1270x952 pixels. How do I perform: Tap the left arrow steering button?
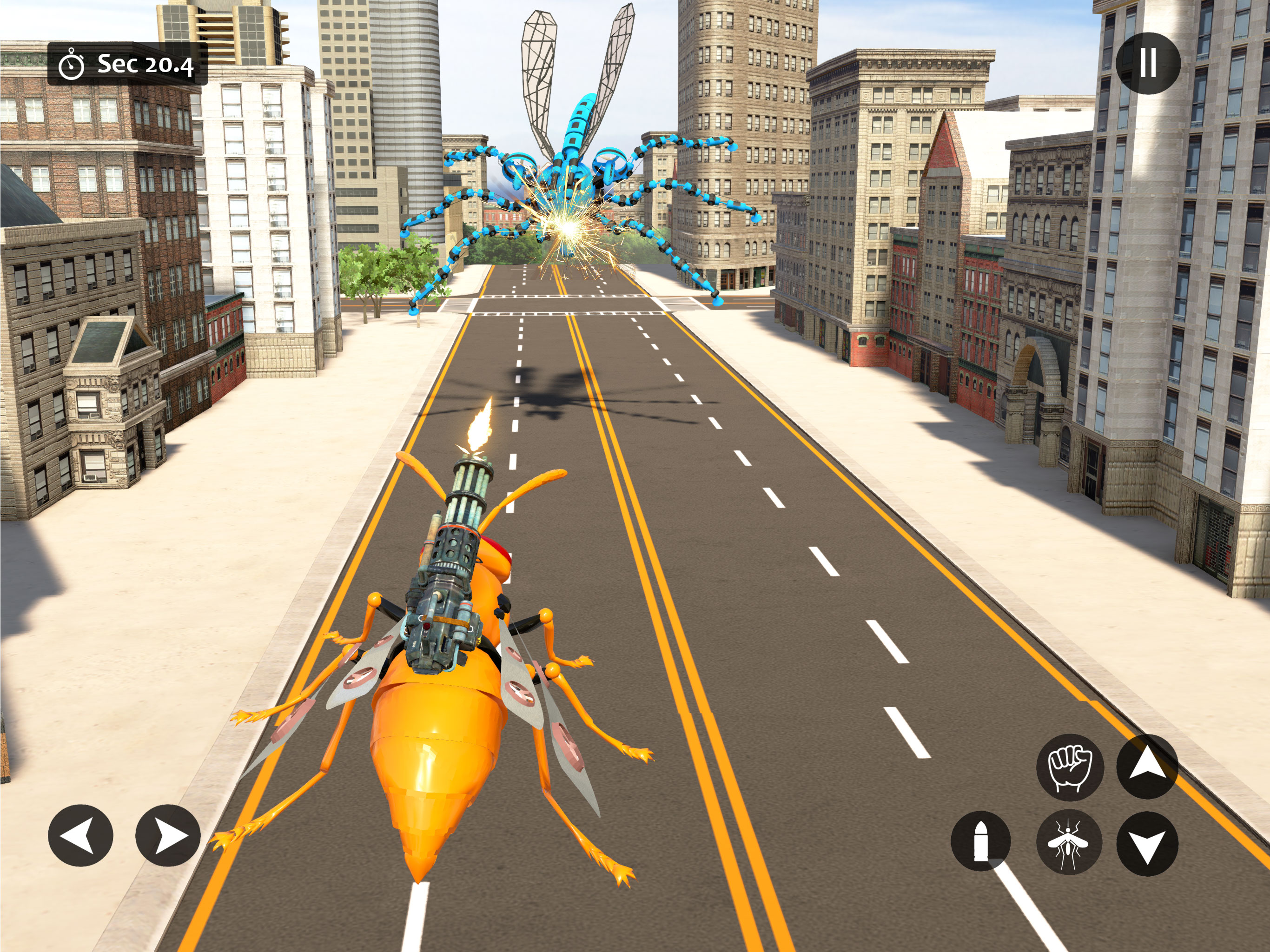tap(80, 835)
